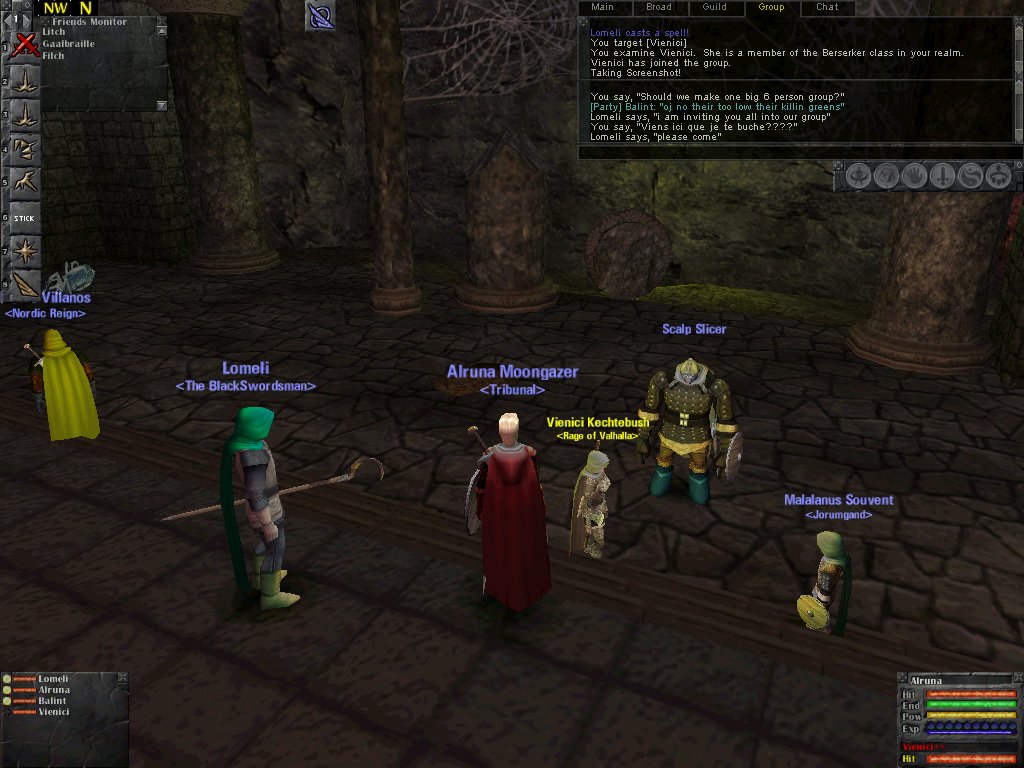Select Lomeli in the group list
The width and height of the screenshot is (1024, 768).
53,679
